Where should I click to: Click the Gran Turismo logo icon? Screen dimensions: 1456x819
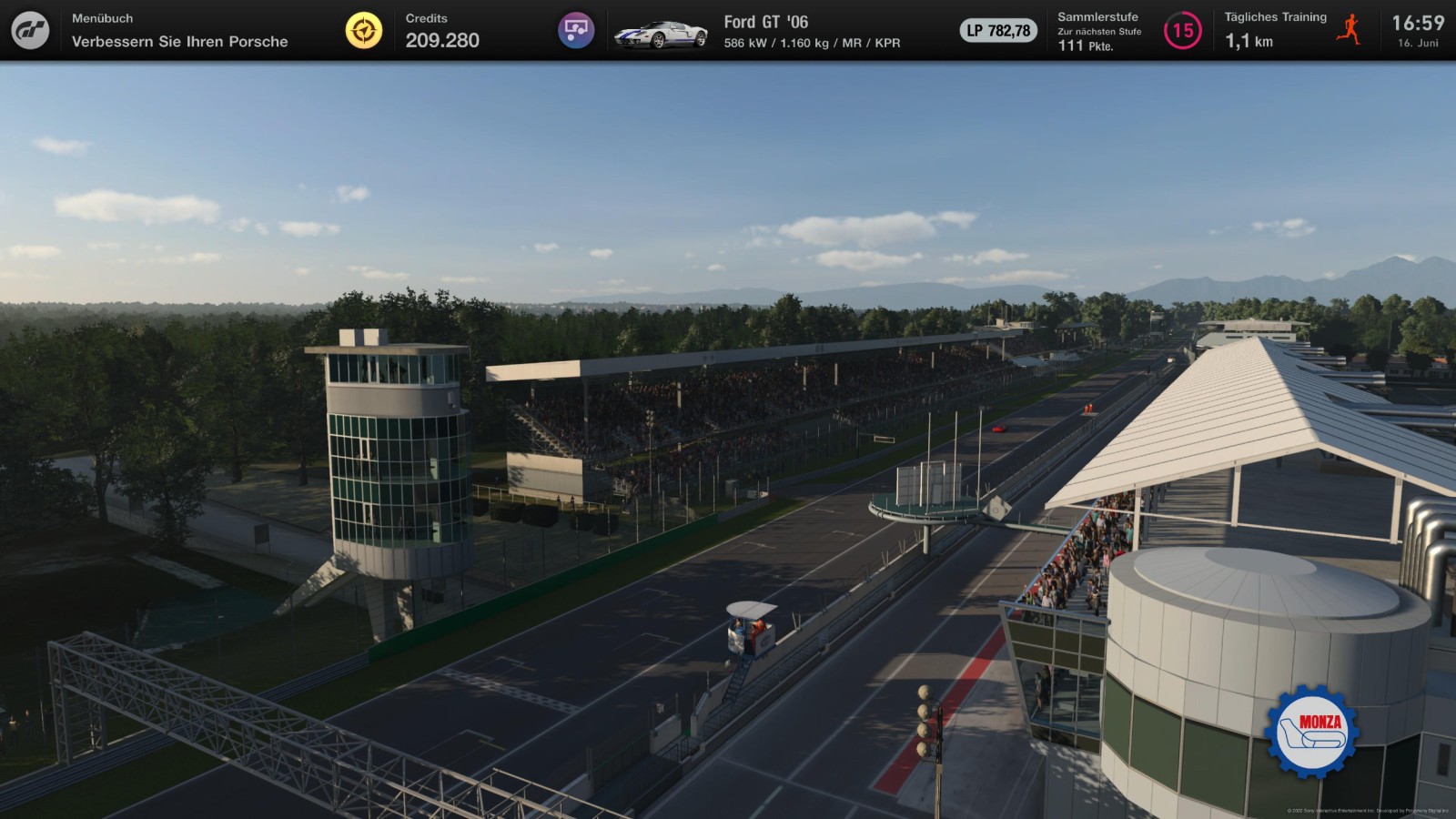click(x=30, y=30)
